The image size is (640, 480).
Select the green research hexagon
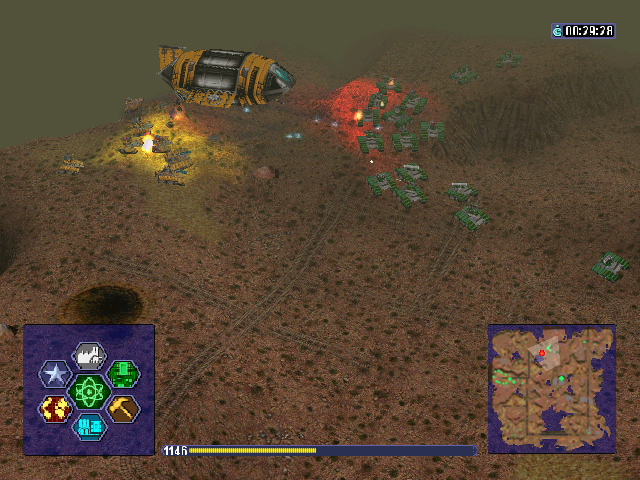pyautogui.click(x=123, y=374)
